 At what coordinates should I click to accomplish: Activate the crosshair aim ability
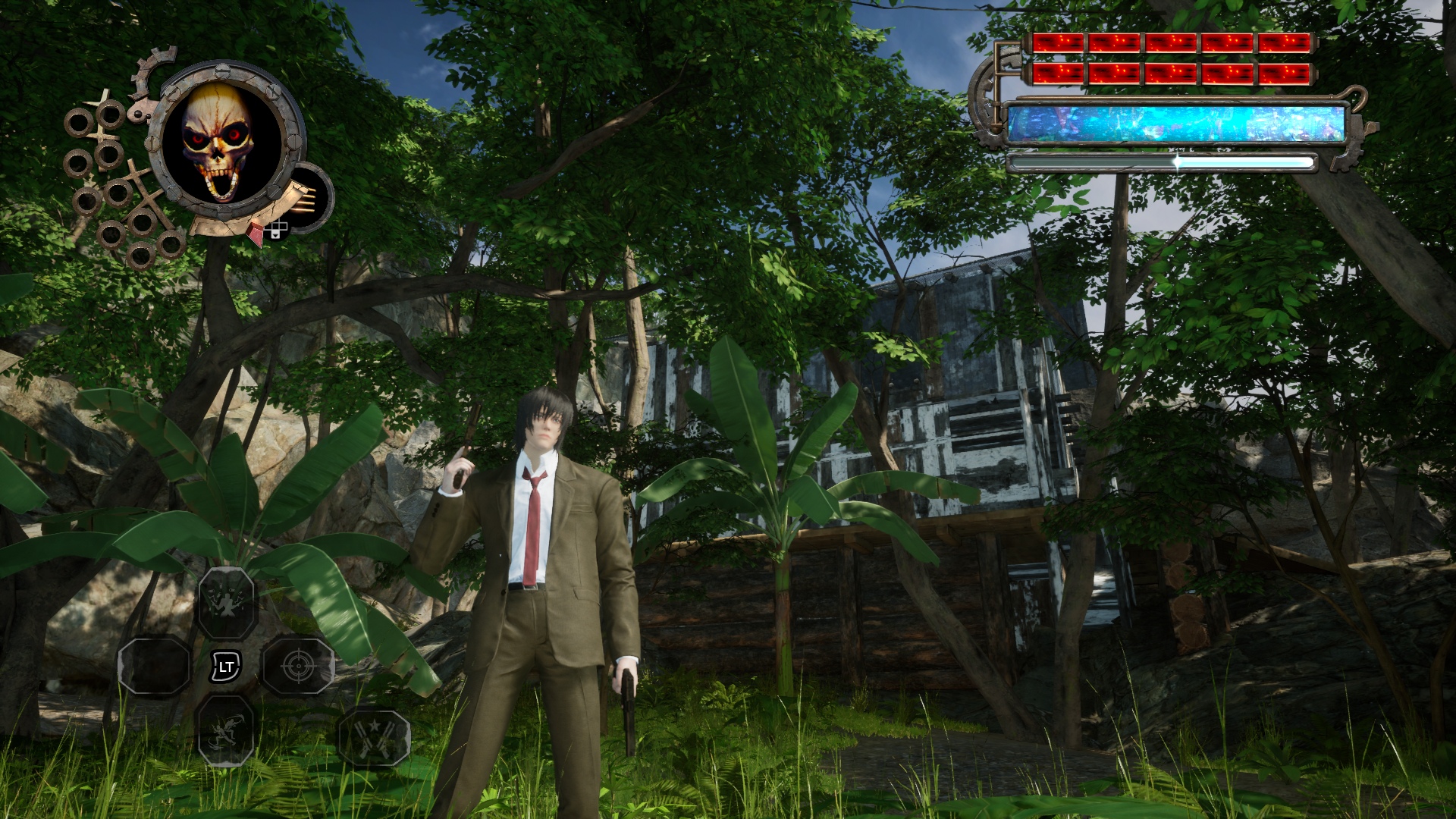[297, 667]
